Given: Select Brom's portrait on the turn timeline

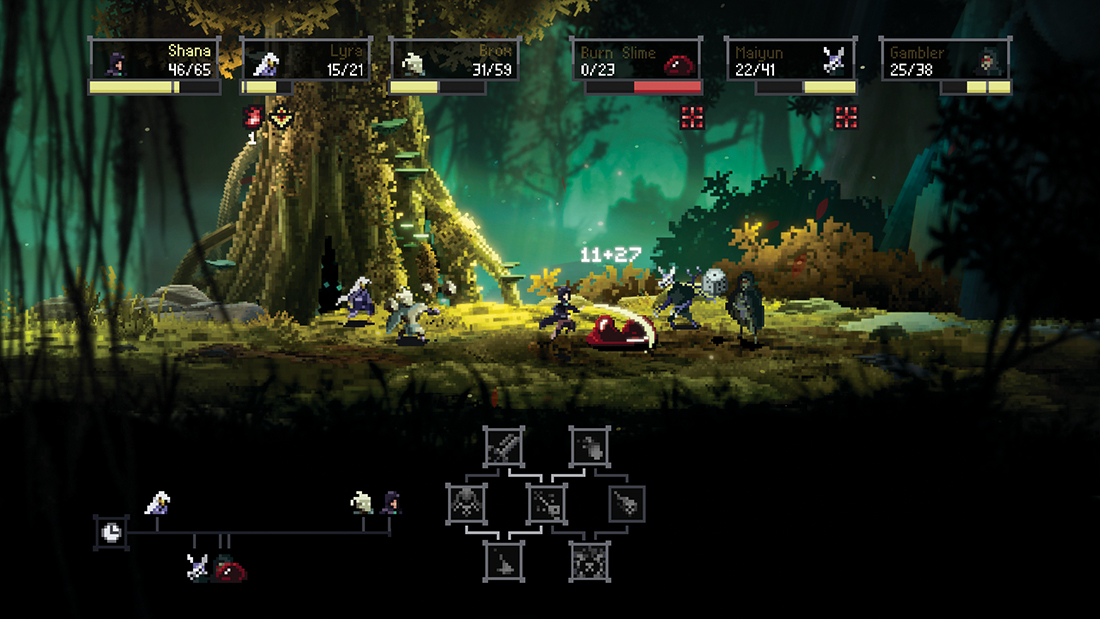Looking at the screenshot, I should (x=362, y=502).
